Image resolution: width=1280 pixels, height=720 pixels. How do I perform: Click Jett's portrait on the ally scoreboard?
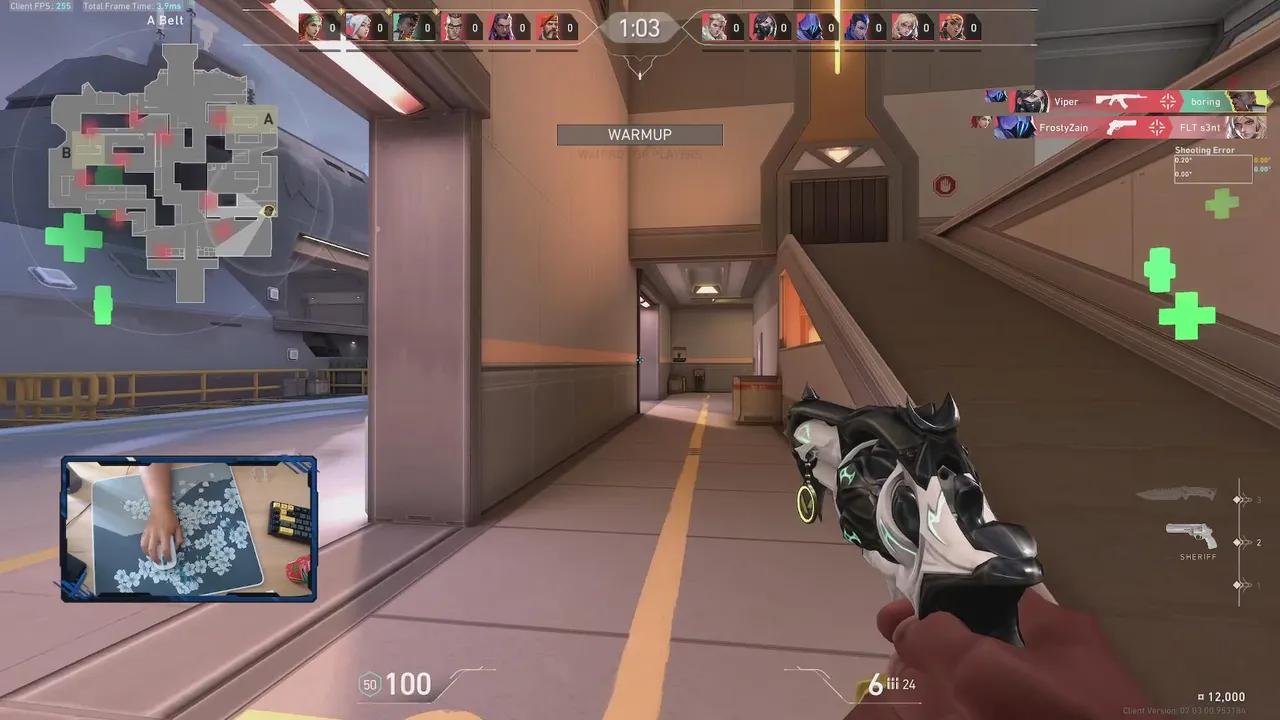click(357, 27)
